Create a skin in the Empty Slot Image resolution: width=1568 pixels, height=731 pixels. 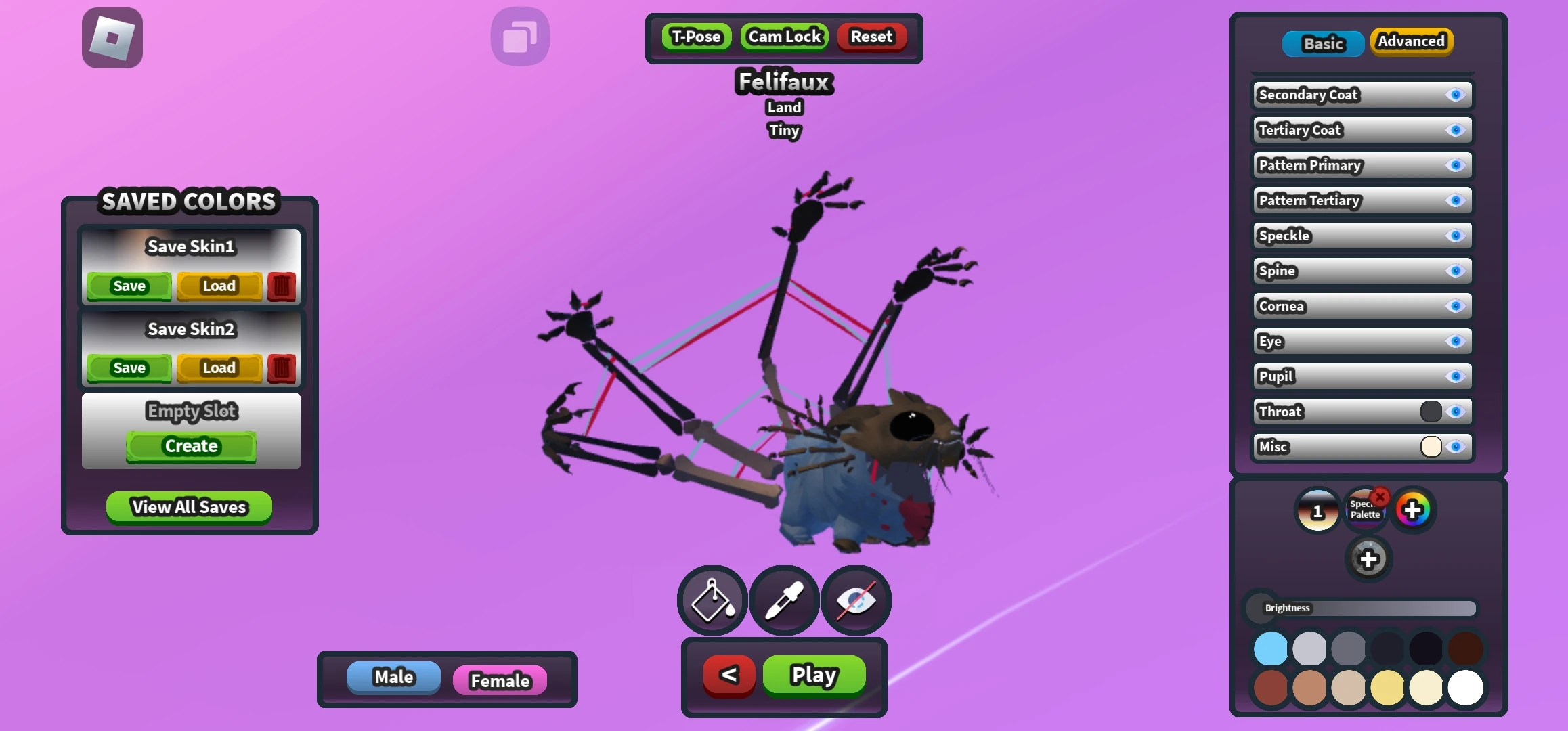click(x=190, y=446)
